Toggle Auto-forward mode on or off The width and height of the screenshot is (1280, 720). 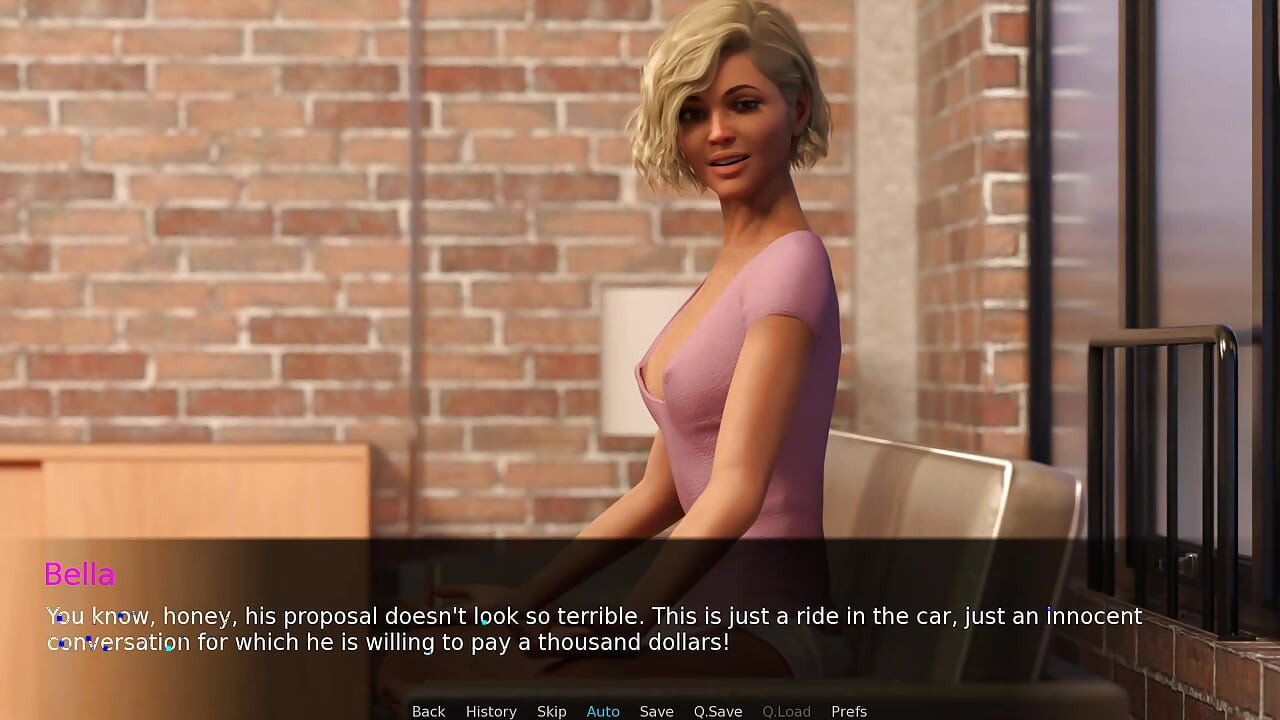tap(602, 711)
